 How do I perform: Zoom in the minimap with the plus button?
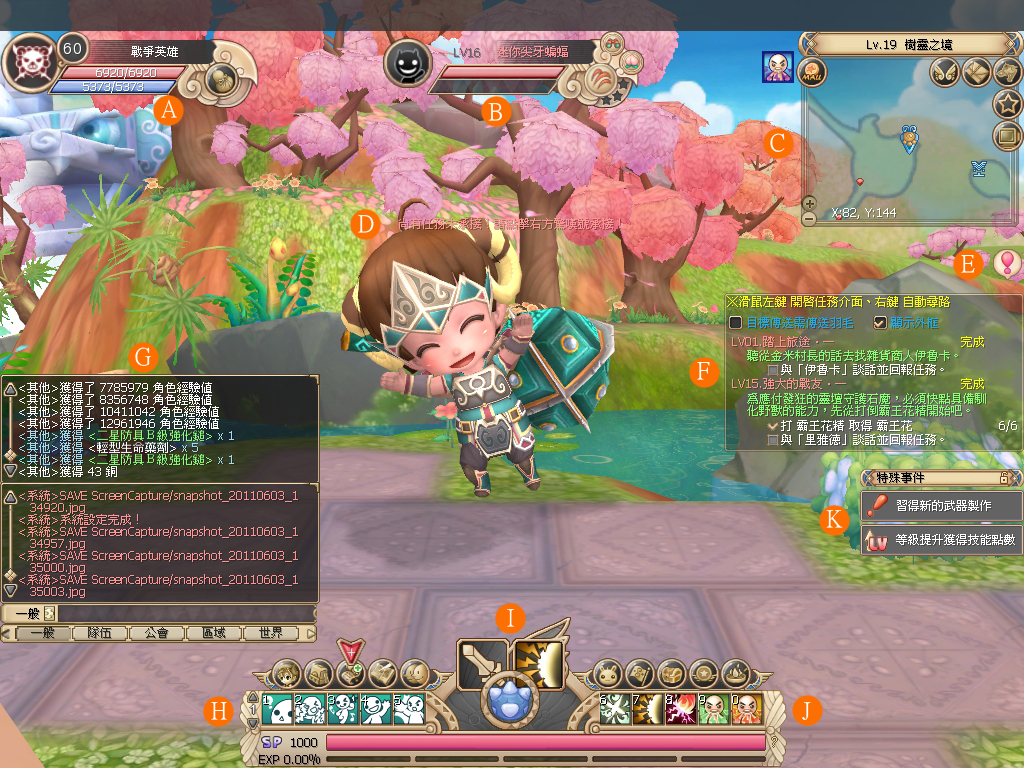[x=809, y=204]
